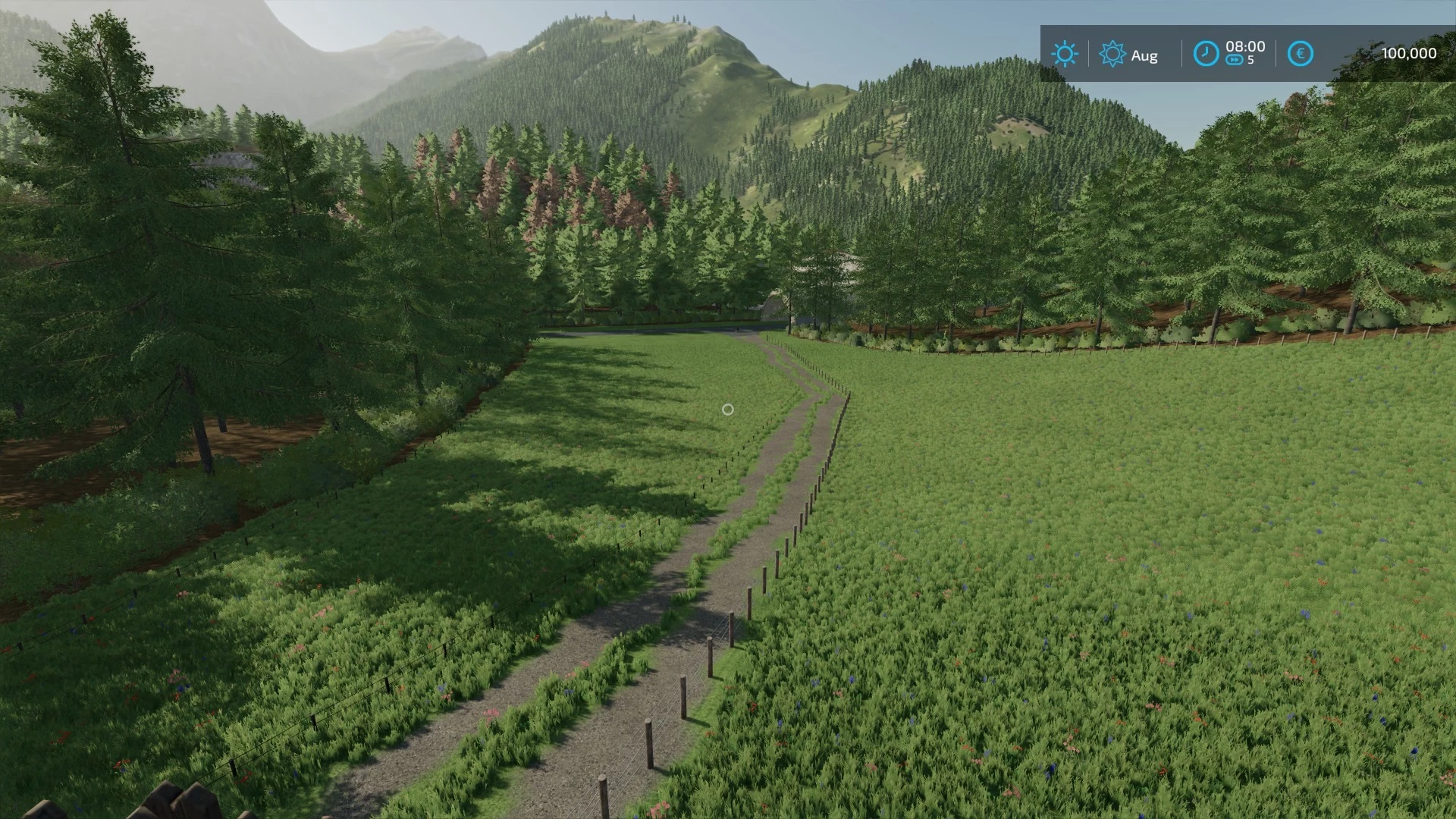Click the euro money icon
1456x819 pixels.
(x=1300, y=54)
